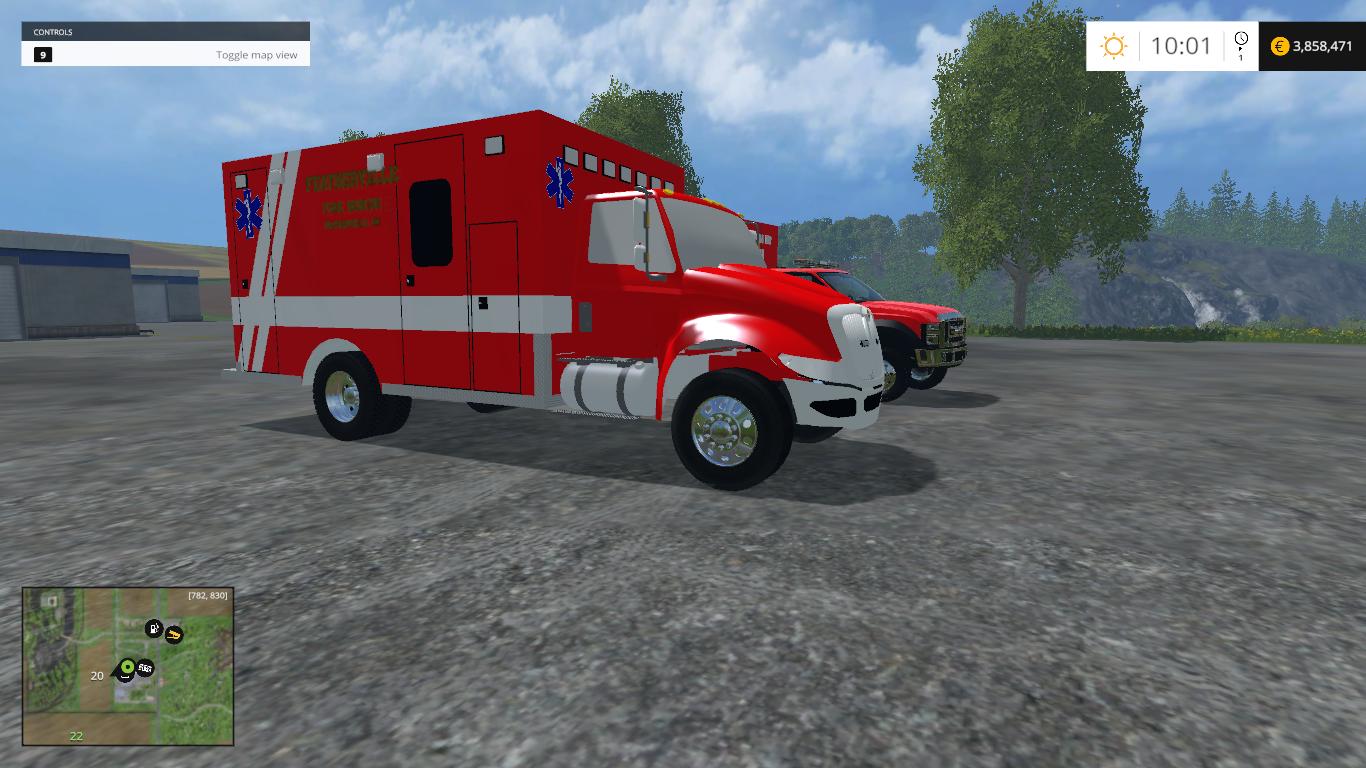The height and width of the screenshot is (768, 1366).
Task: Select the green player position marker on minimap
Action: tap(127, 666)
